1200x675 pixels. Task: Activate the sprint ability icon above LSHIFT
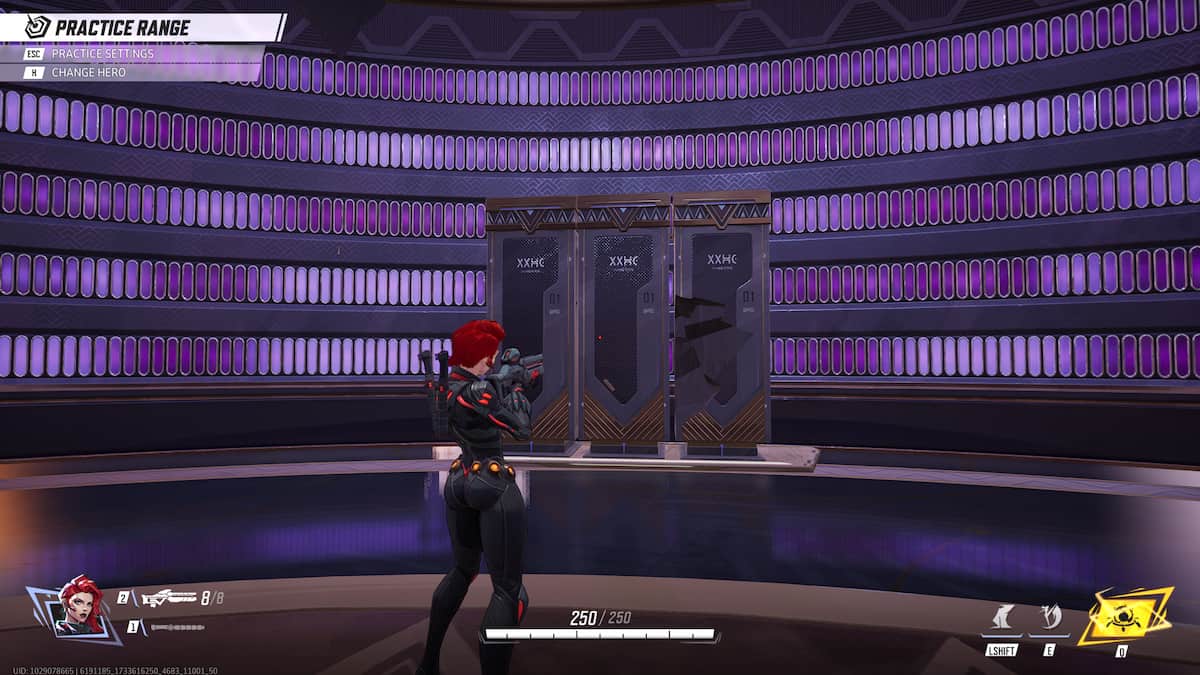pyautogui.click(x=1001, y=618)
